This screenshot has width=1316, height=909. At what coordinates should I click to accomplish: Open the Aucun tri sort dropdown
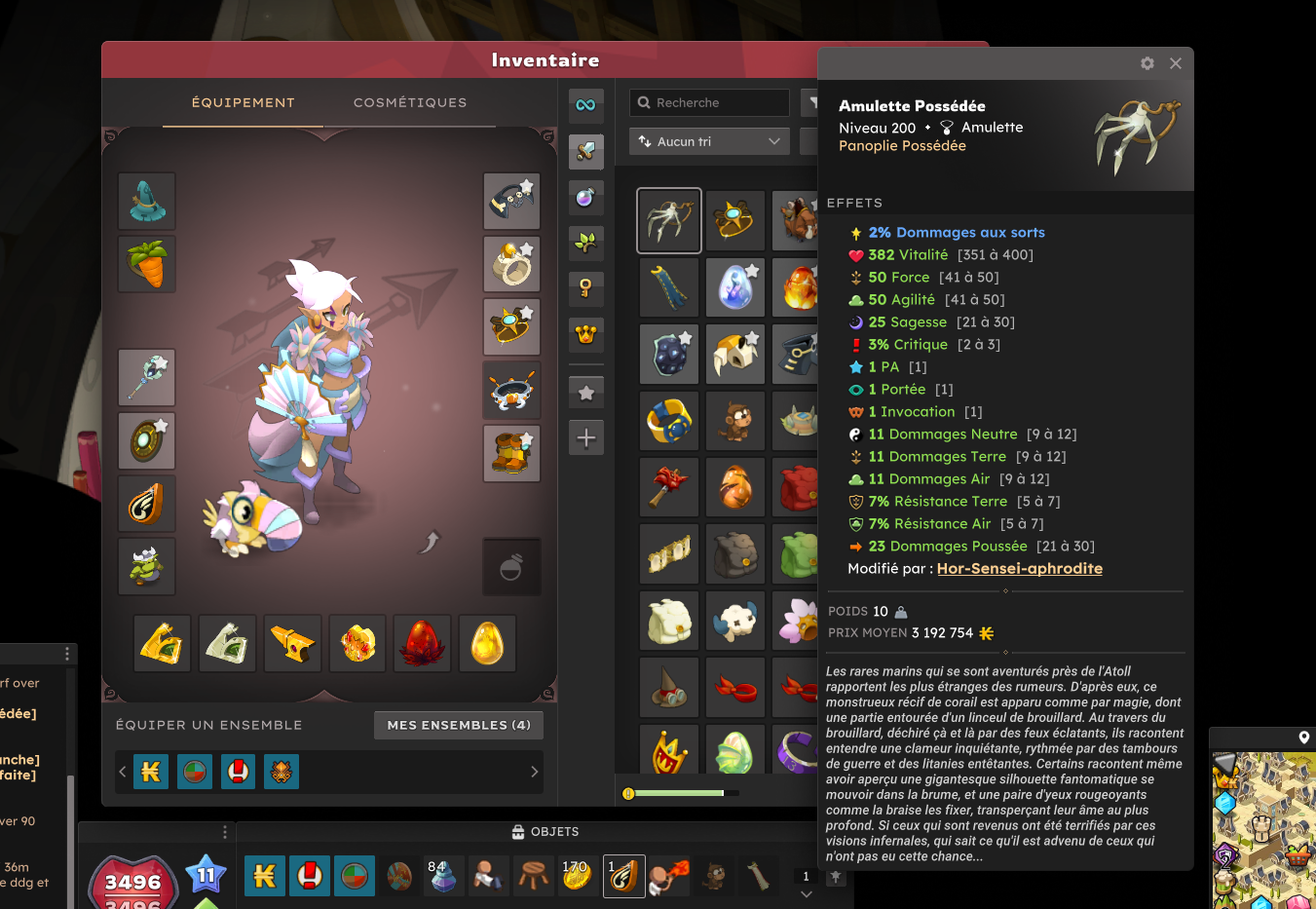click(x=708, y=141)
